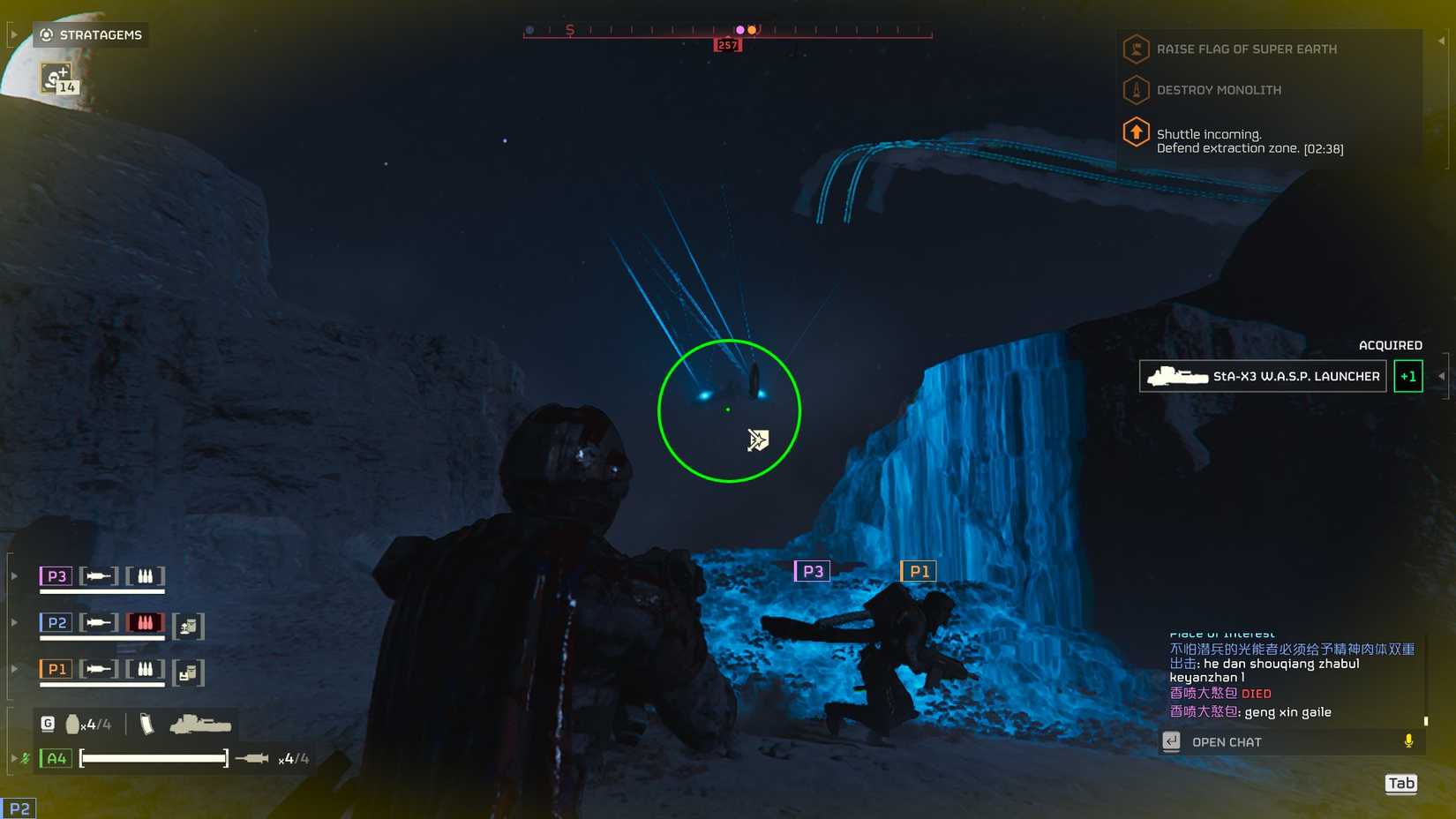Click the Raise Flag of Super Earth objective icon

tap(1135, 49)
